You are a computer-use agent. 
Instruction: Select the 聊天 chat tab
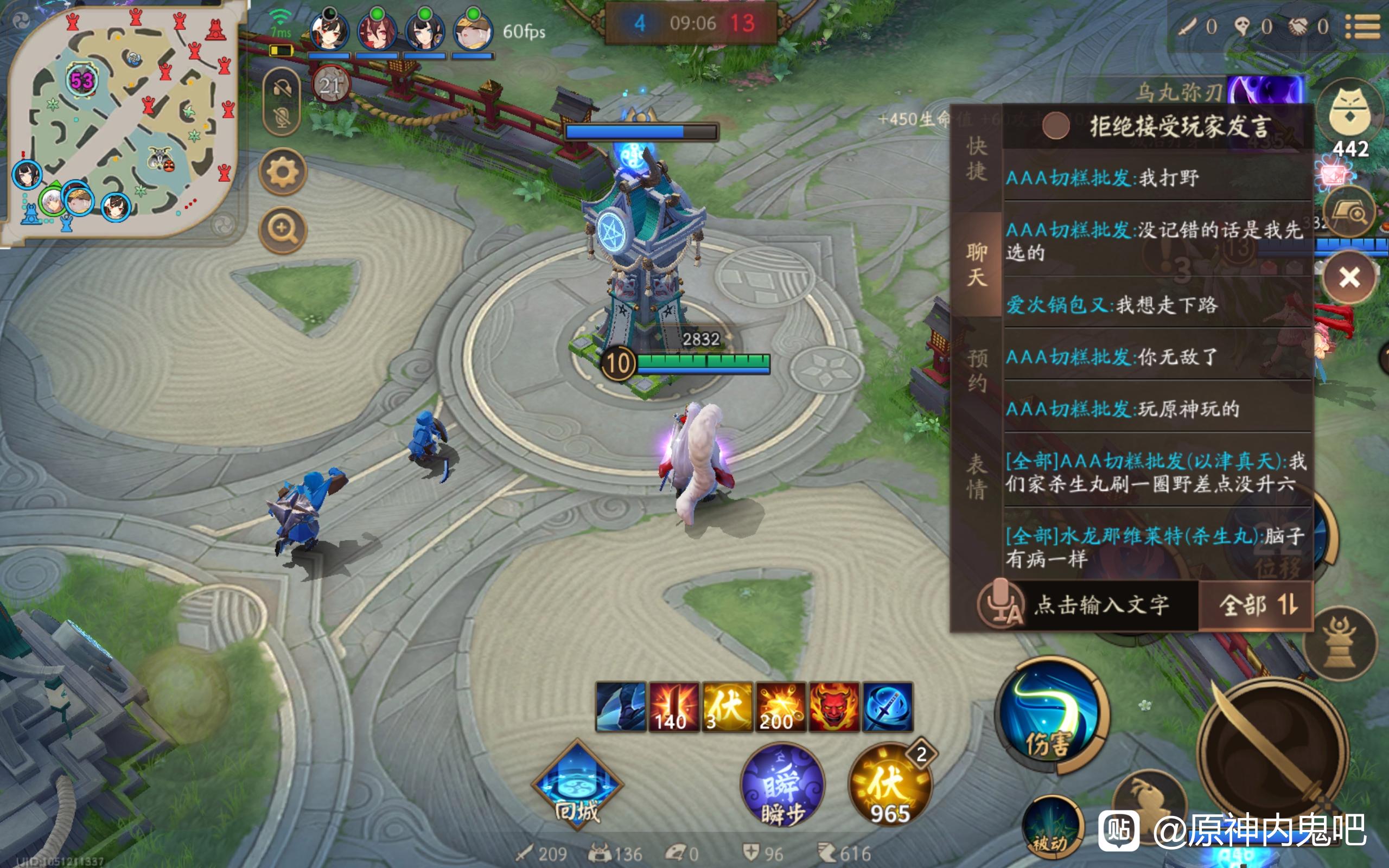click(x=976, y=264)
